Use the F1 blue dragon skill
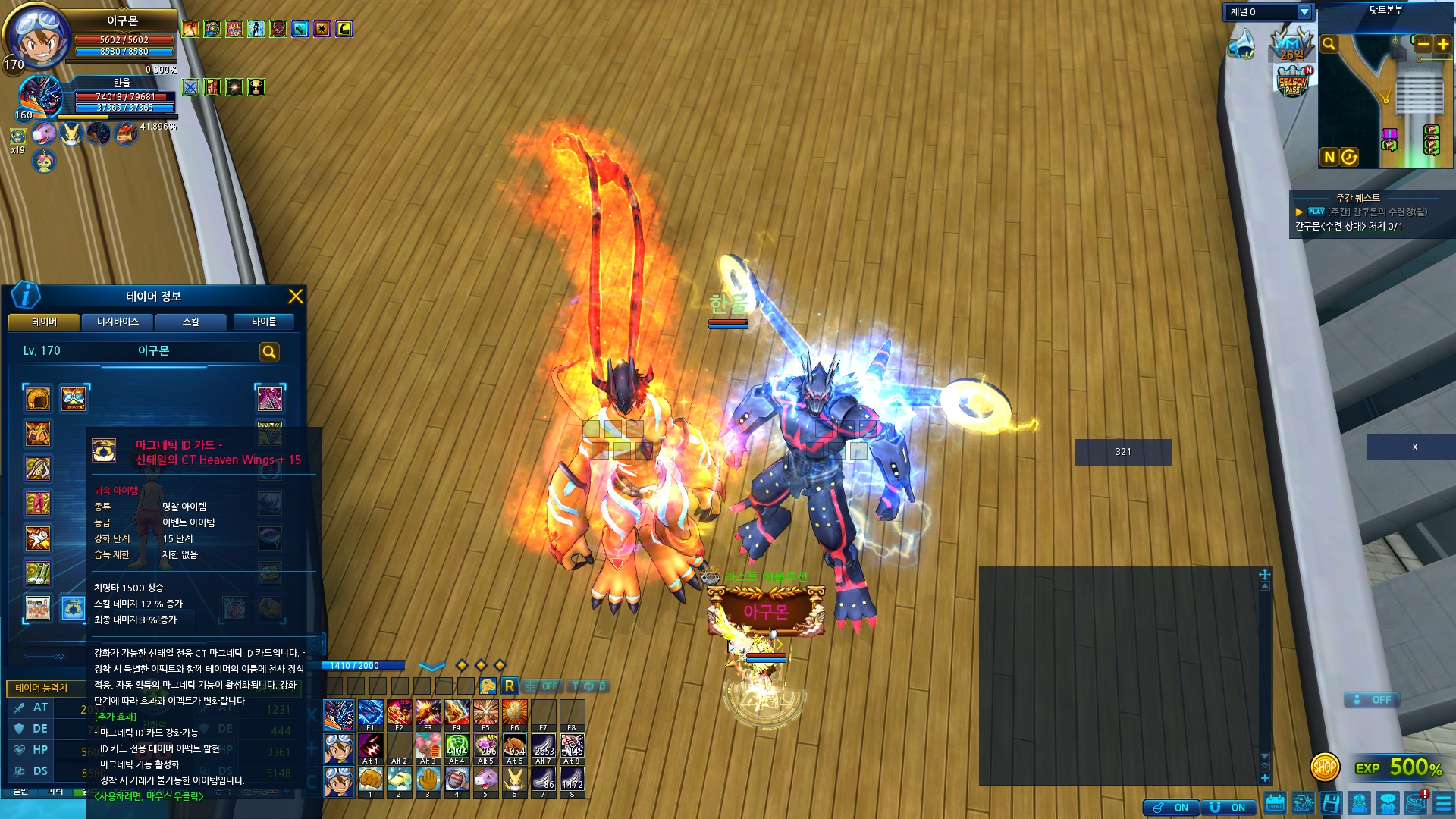1456x819 pixels. (370, 714)
